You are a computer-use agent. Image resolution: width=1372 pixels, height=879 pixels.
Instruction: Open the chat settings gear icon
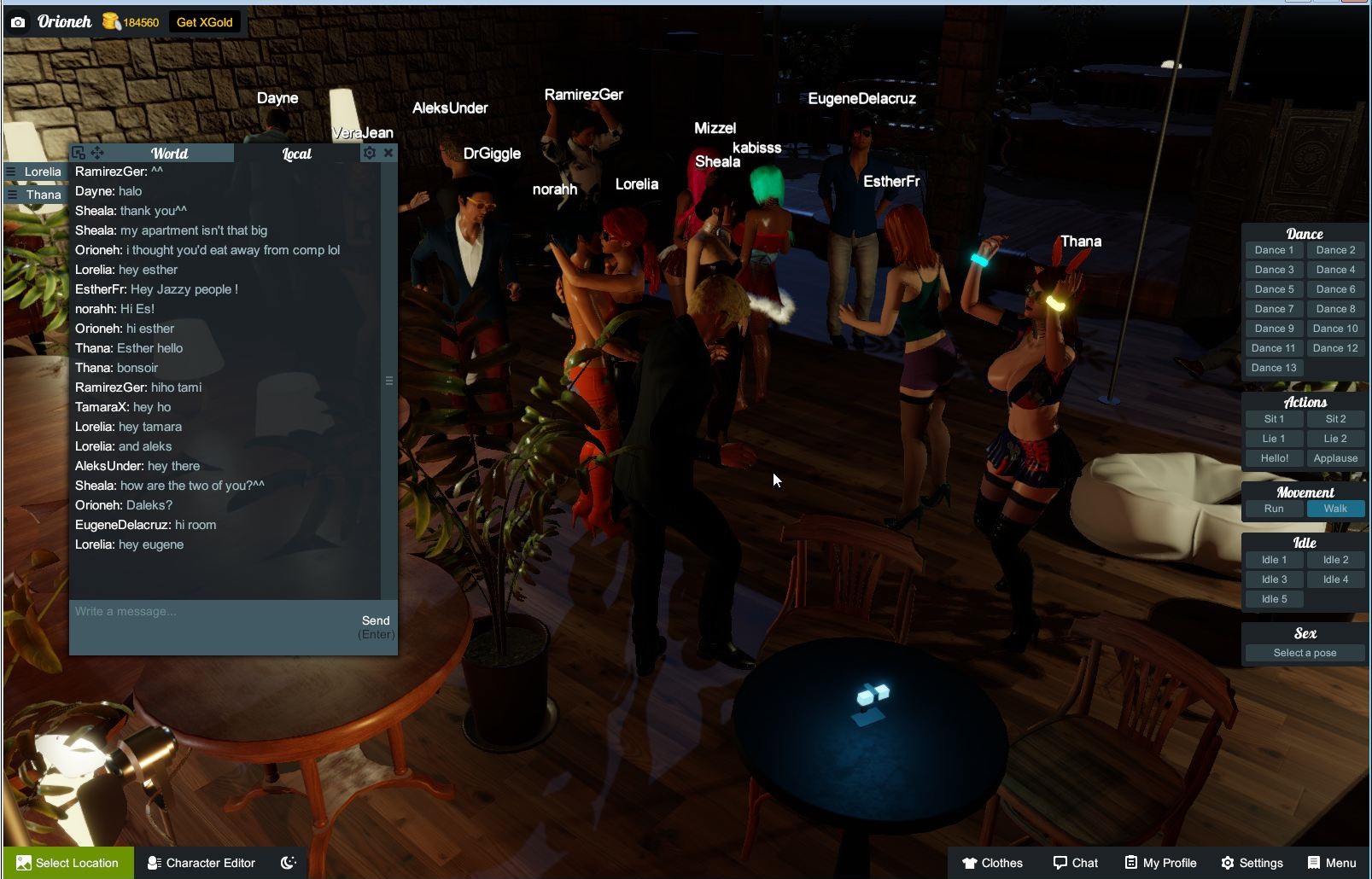click(371, 153)
